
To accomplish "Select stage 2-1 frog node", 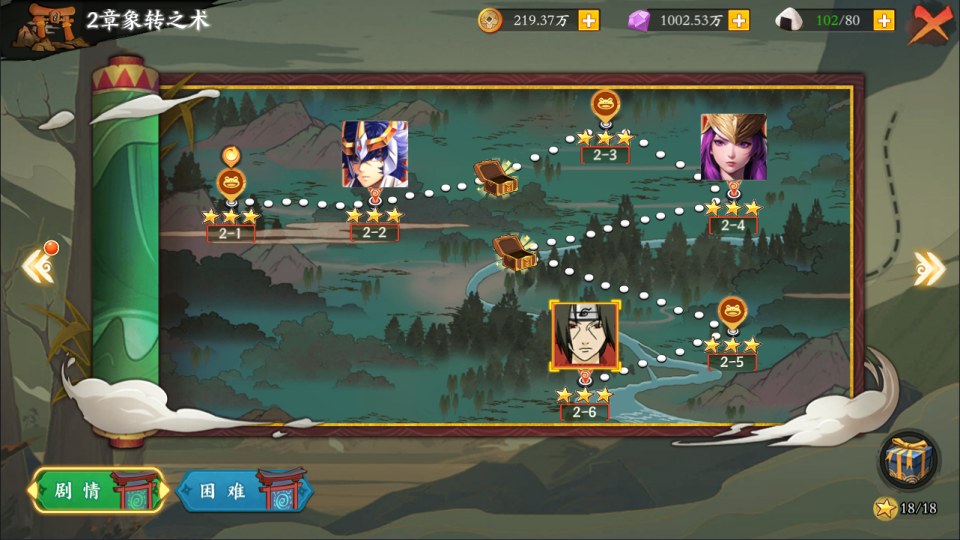I will (x=231, y=183).
